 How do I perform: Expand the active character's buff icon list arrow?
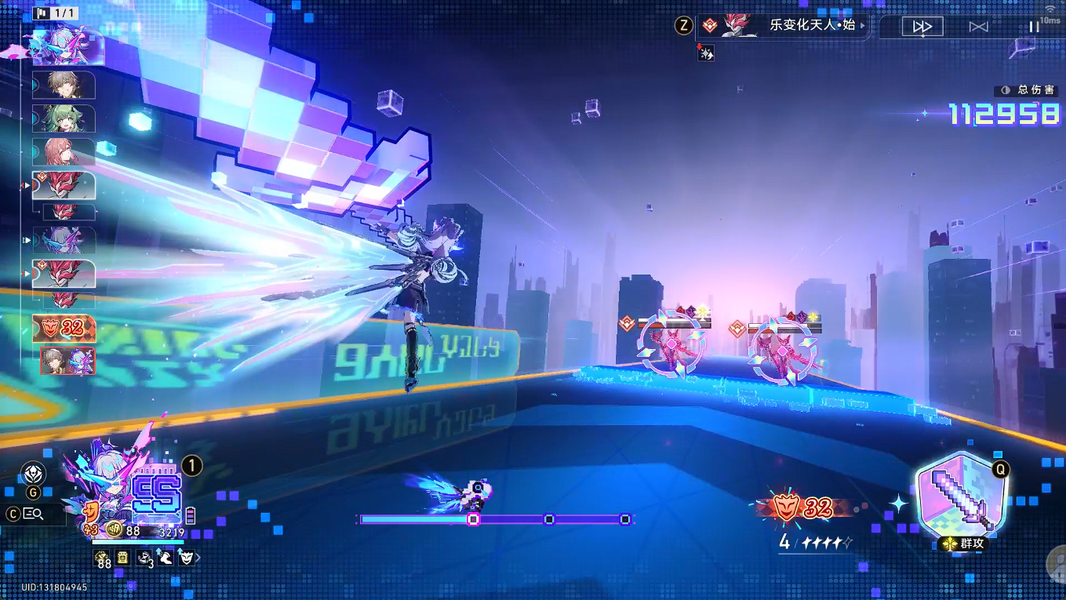198,558
